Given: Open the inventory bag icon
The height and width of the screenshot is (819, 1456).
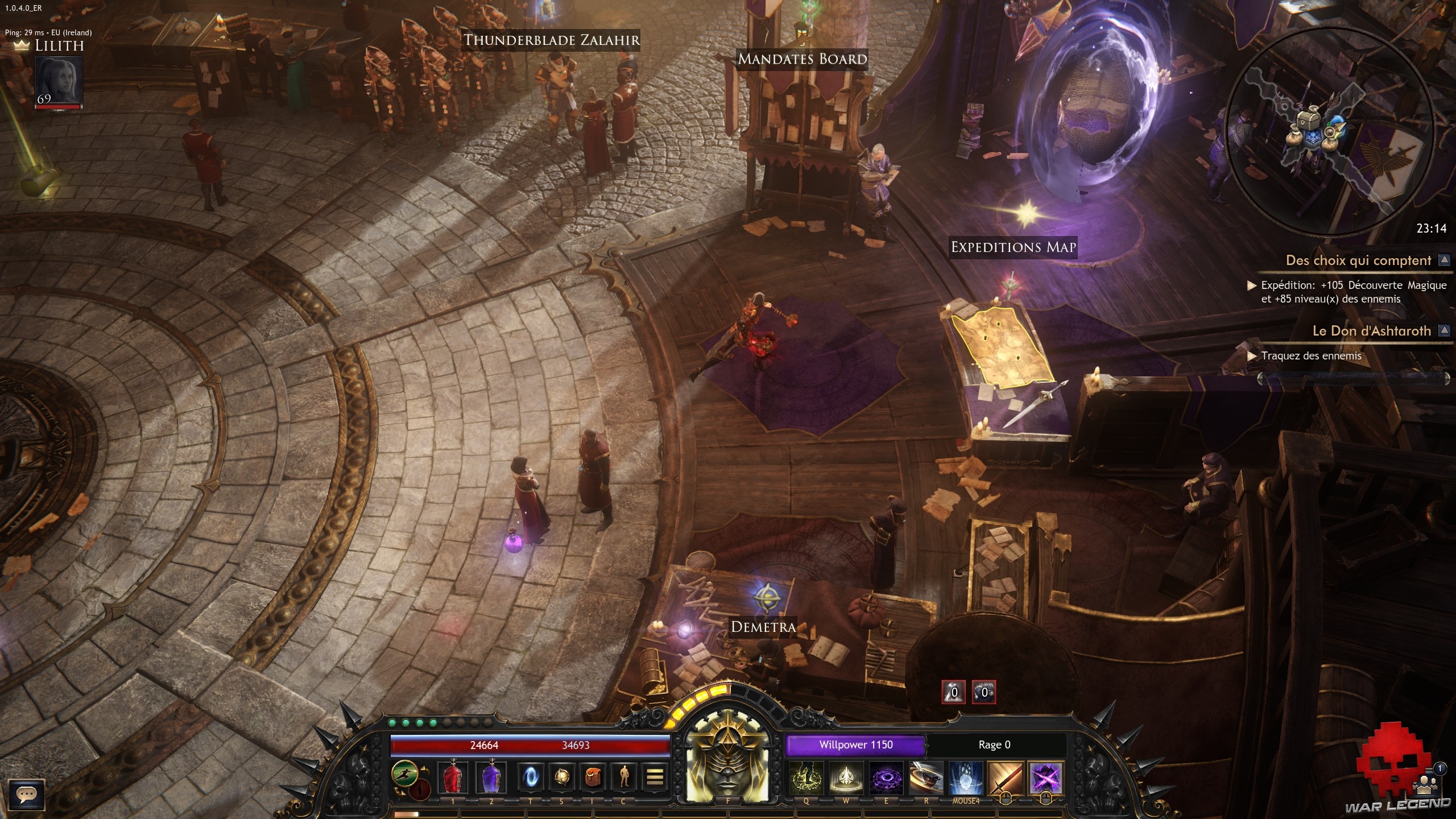Looking at the screenshot, I should [593, 777].
